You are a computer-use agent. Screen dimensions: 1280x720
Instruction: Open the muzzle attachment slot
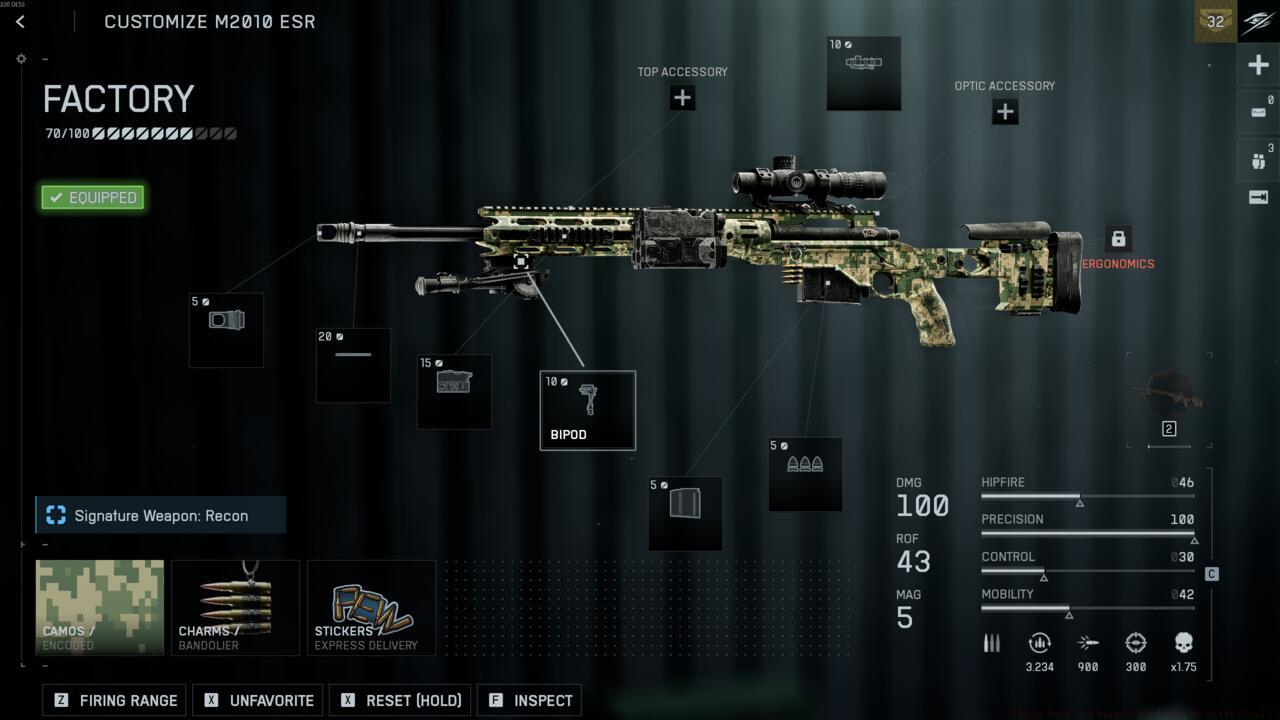[226, 330]
